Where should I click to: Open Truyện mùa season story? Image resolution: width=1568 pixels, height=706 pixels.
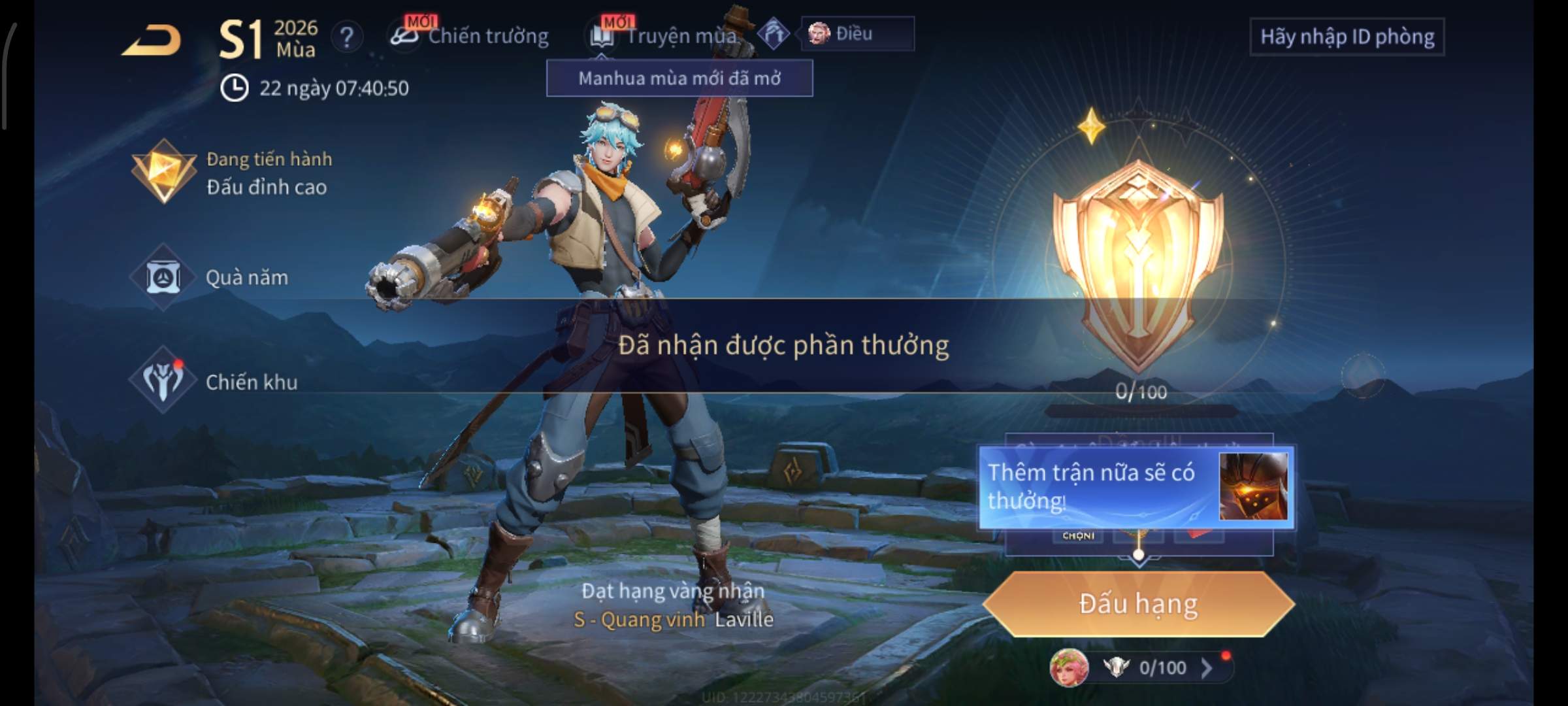click(x=666, y=36)
